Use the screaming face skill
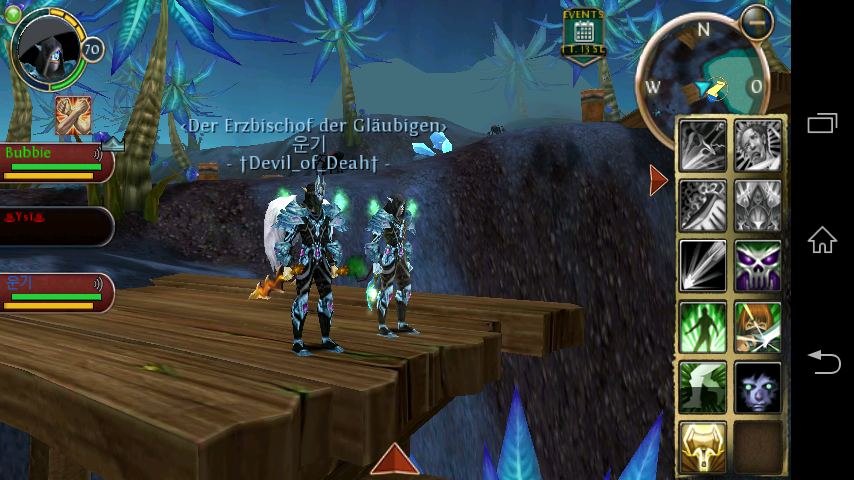Screen dimensions: 854x480 point(758,145)
